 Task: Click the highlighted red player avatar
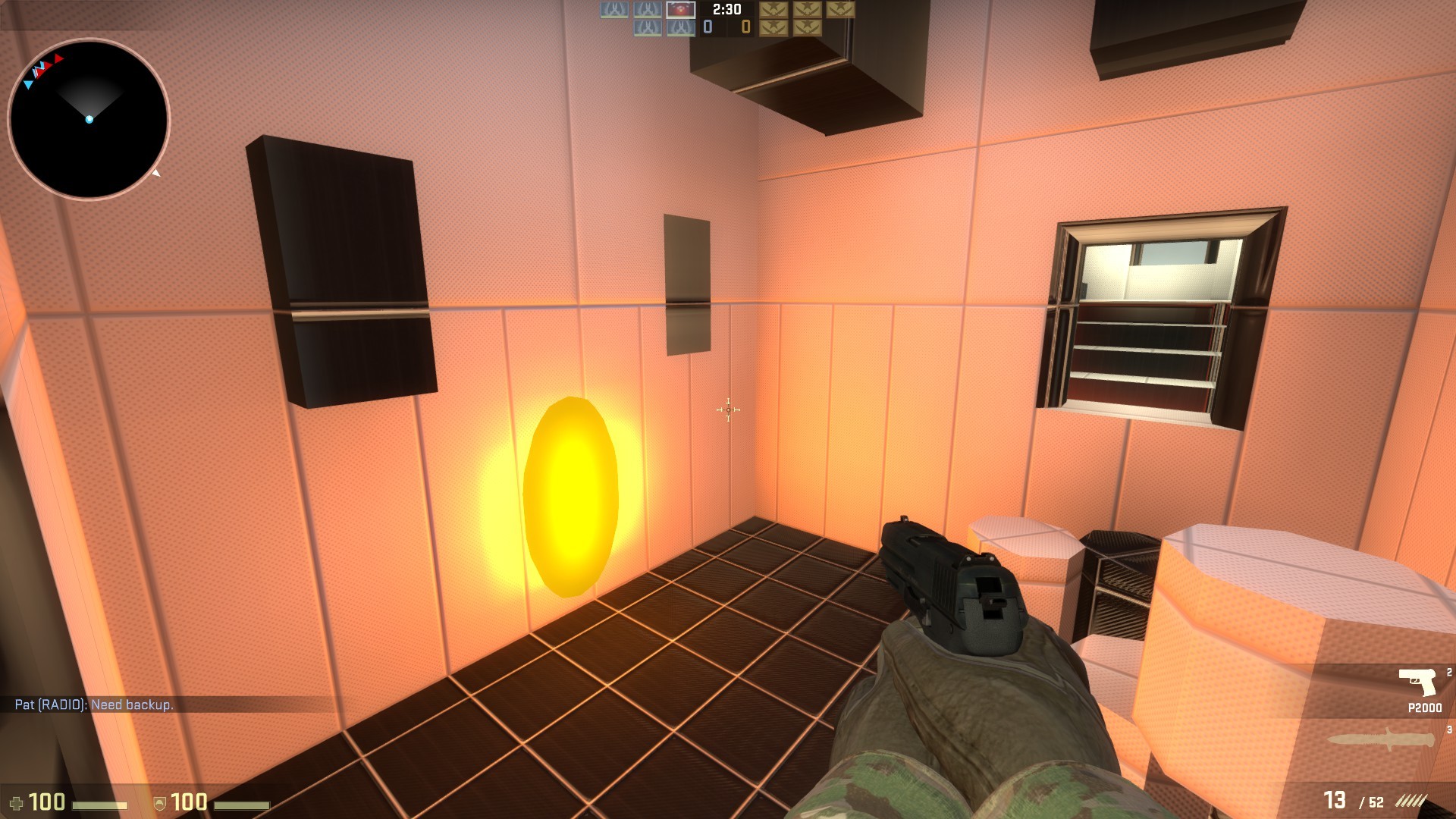pyautogui.click(x=680, y=11)
